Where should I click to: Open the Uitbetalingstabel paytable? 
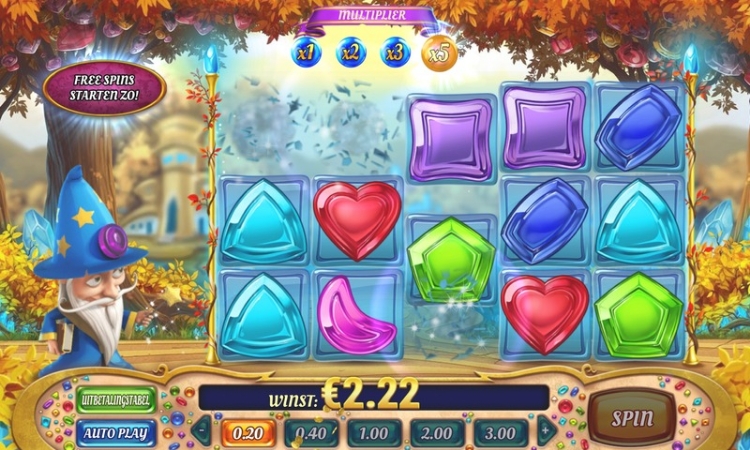pos(116,400)
